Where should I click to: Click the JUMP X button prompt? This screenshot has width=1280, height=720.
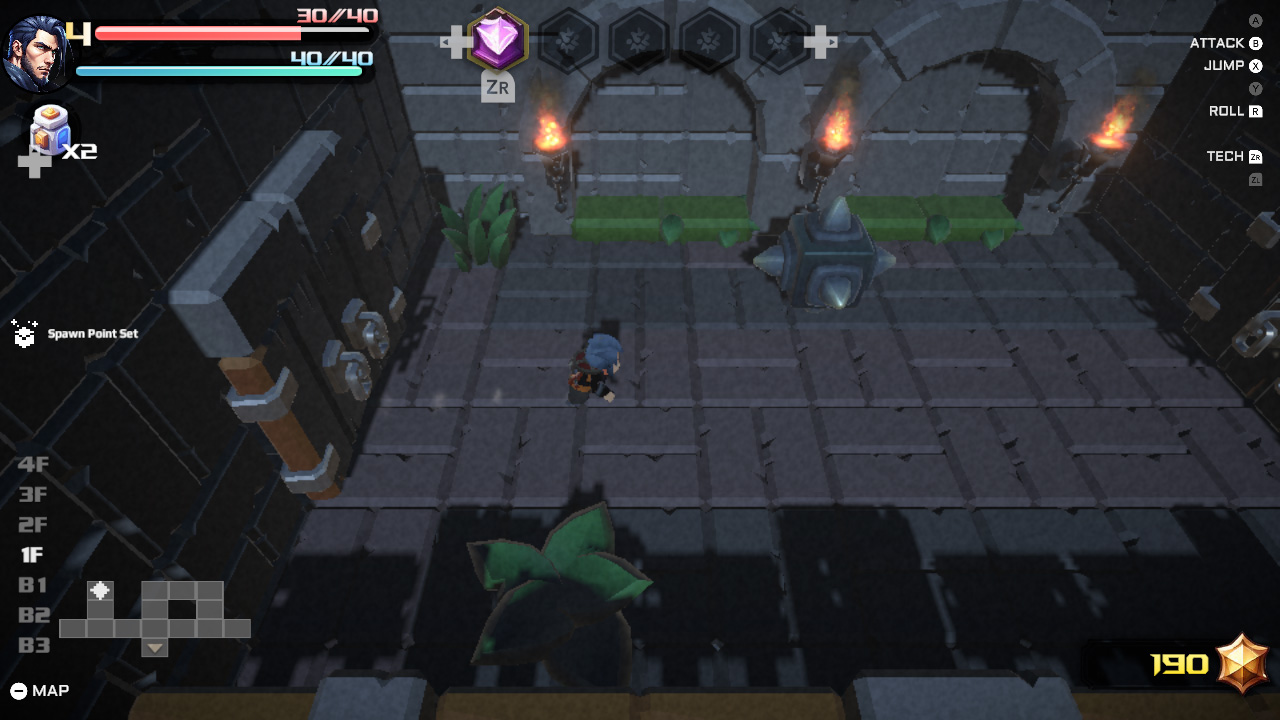point(1230,65)
